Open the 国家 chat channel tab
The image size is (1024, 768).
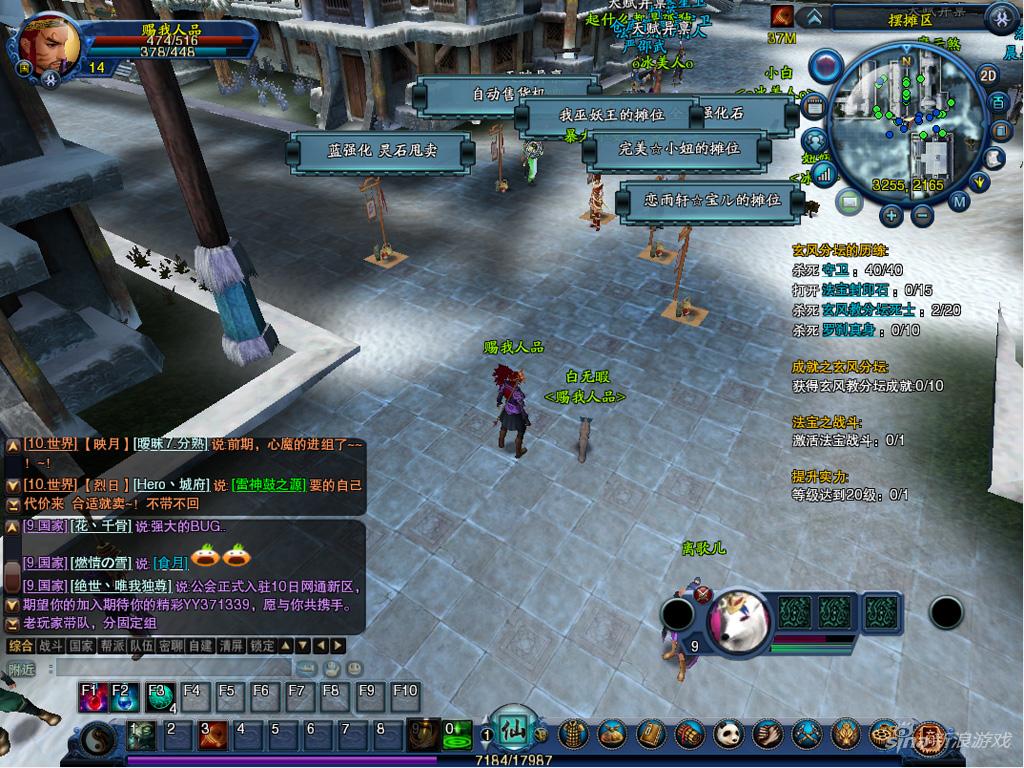[81, 646]
